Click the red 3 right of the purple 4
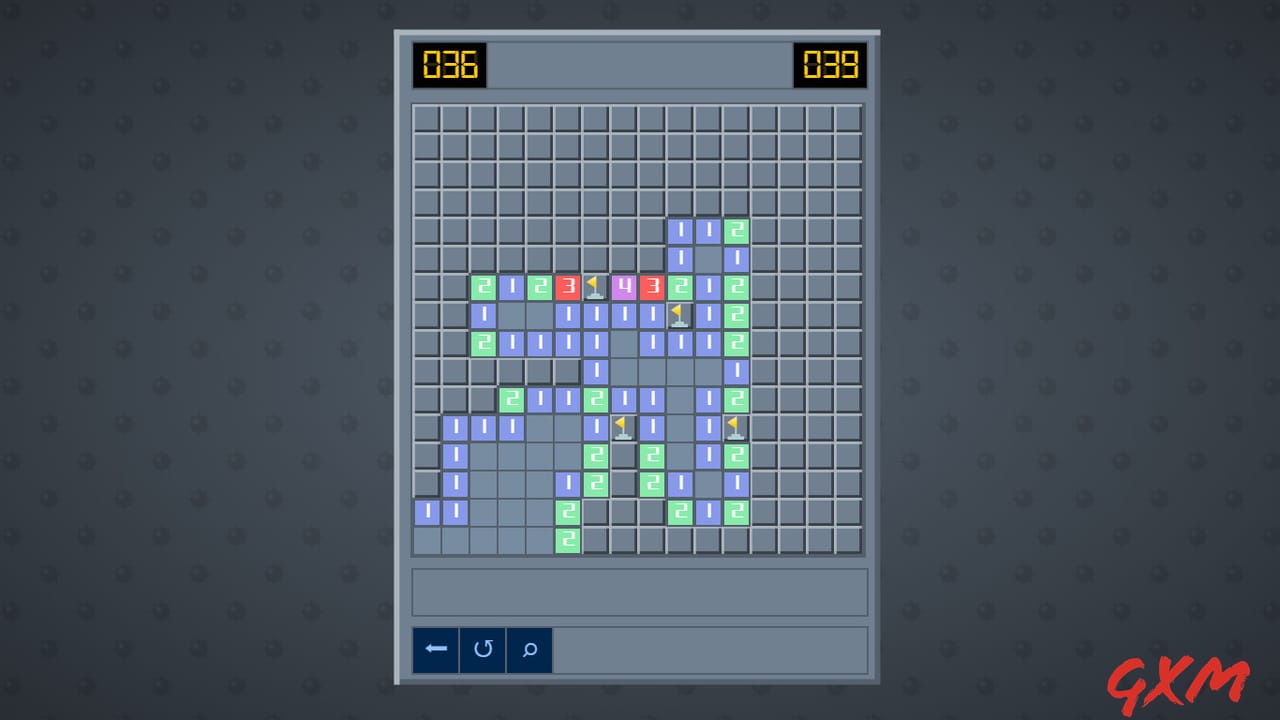1280x720 pixels. click(651, 287)
